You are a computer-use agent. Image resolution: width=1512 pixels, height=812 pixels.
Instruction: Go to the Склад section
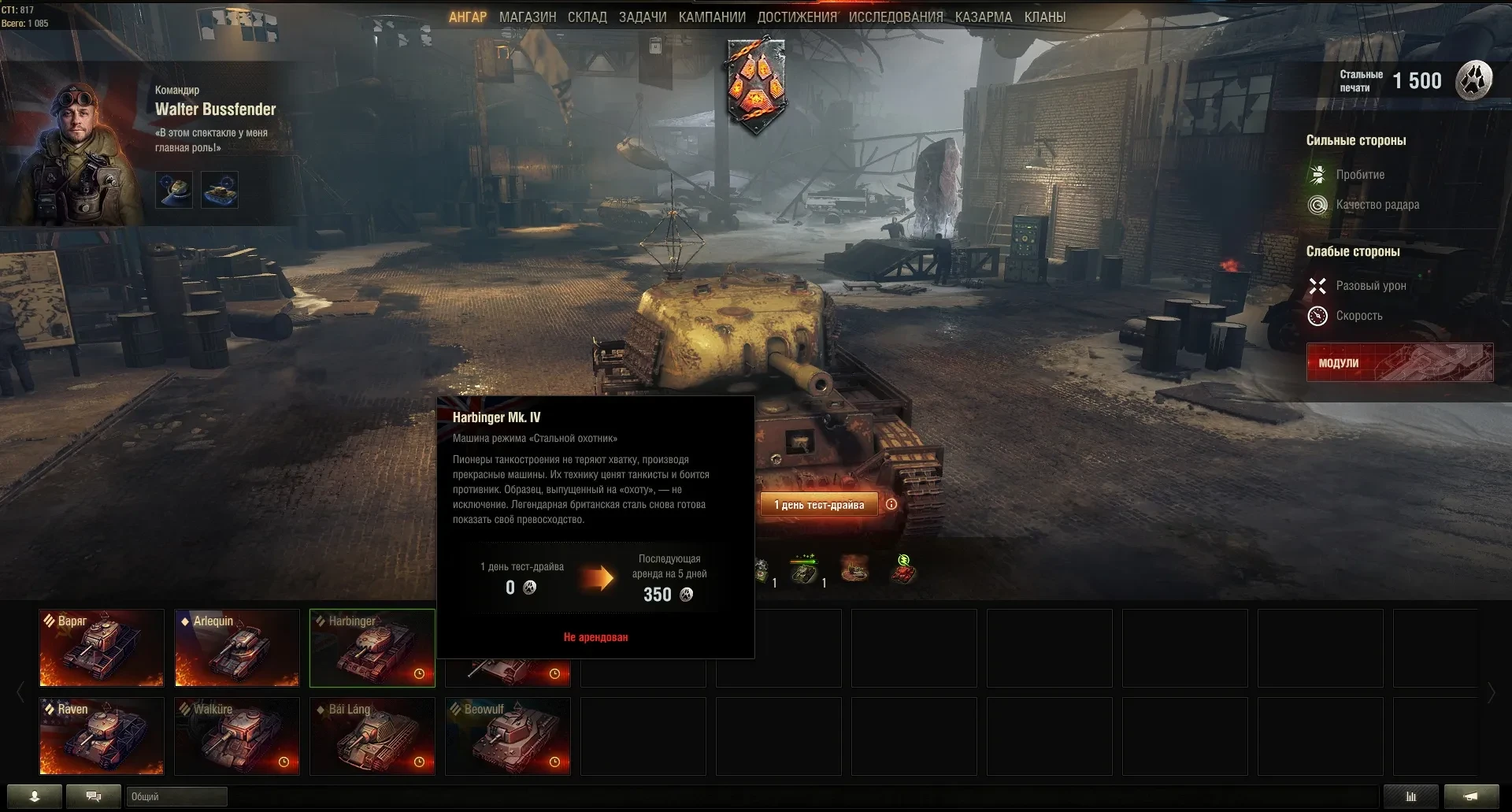pyautogui.click(x=587, y=17)
